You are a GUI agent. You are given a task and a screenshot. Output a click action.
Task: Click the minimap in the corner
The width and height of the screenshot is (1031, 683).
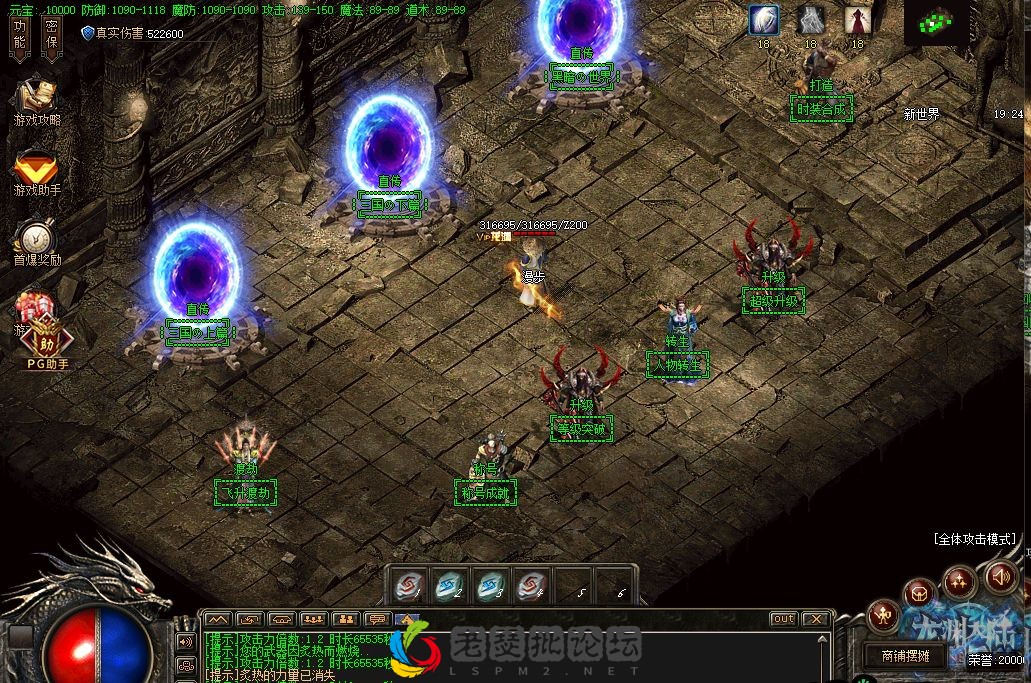pyautogui.click(x=936, y=22)
